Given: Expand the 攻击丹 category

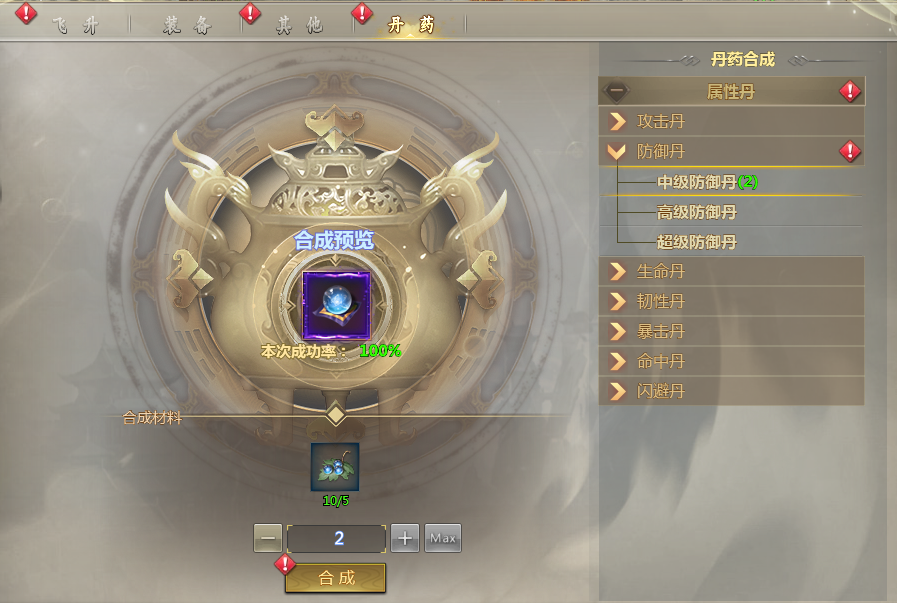Looking at the screenshot, I should click(x=730, y=122).
